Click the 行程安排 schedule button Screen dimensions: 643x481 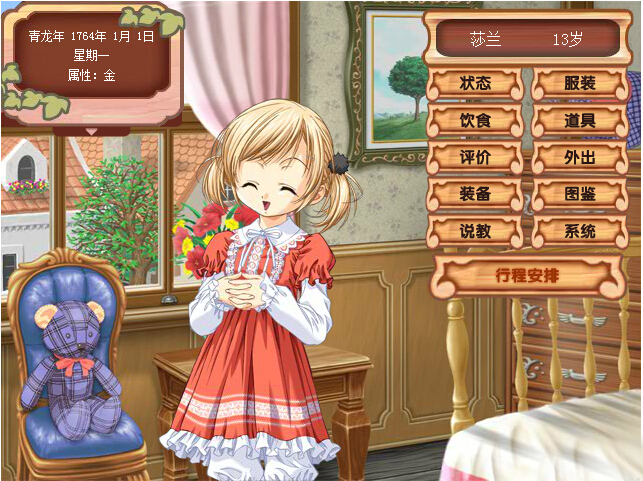point(525,273)
